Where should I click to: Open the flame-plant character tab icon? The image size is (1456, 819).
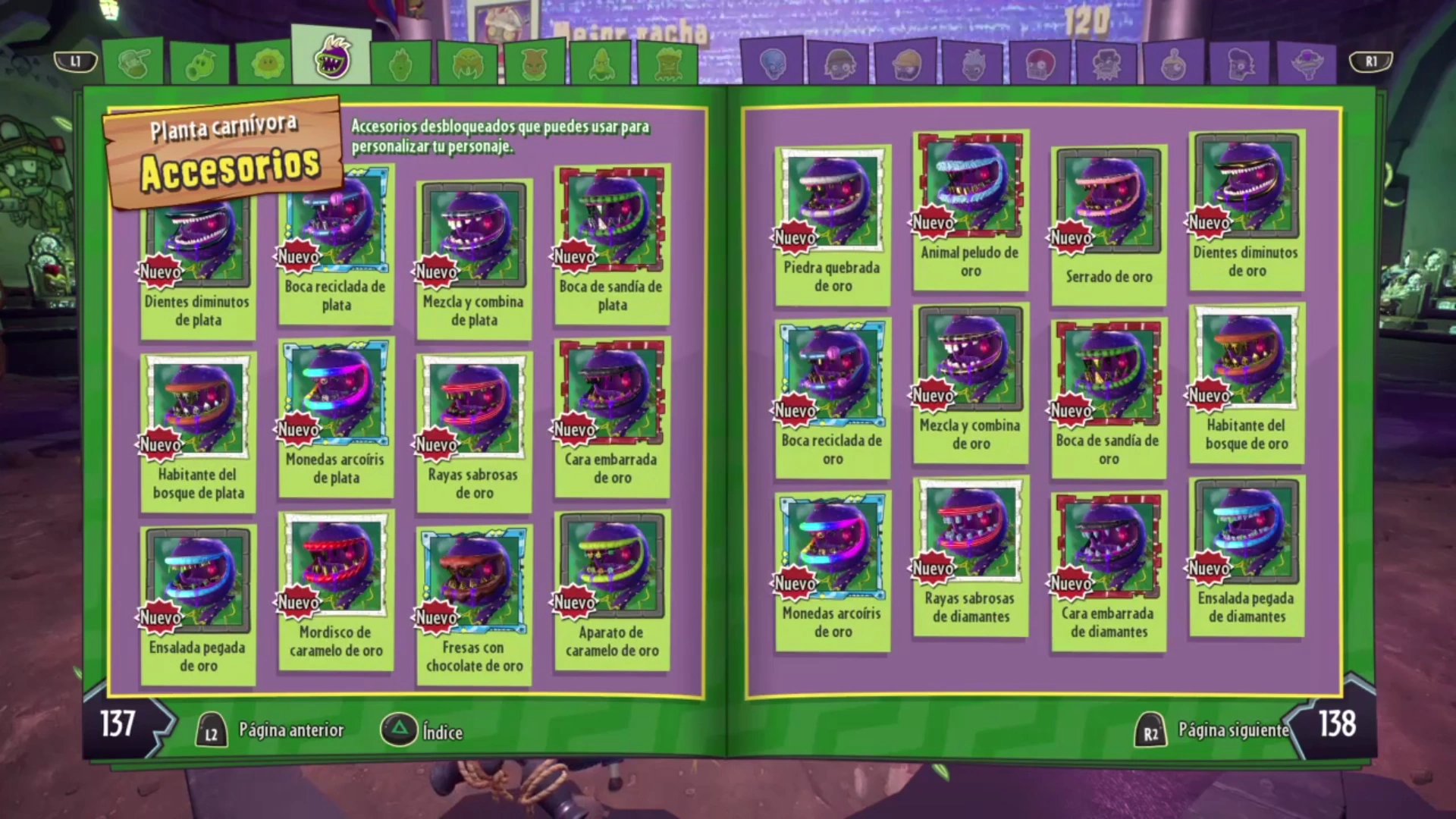398,64
